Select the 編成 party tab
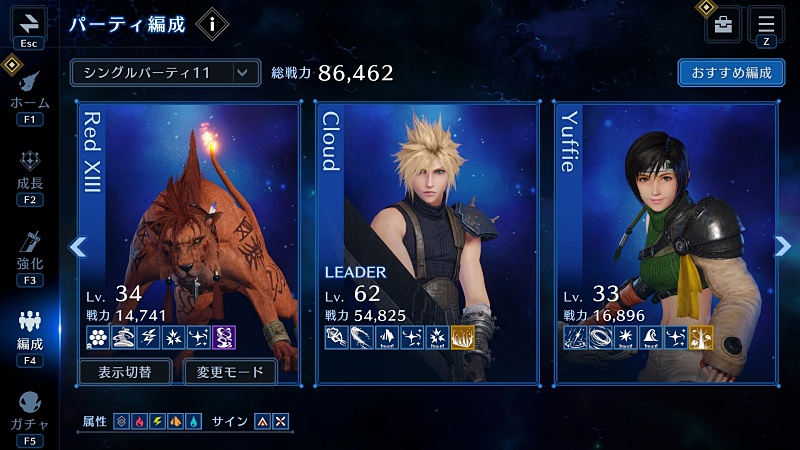This screenshot has height=450, width=800. click(x=29, y=331)
